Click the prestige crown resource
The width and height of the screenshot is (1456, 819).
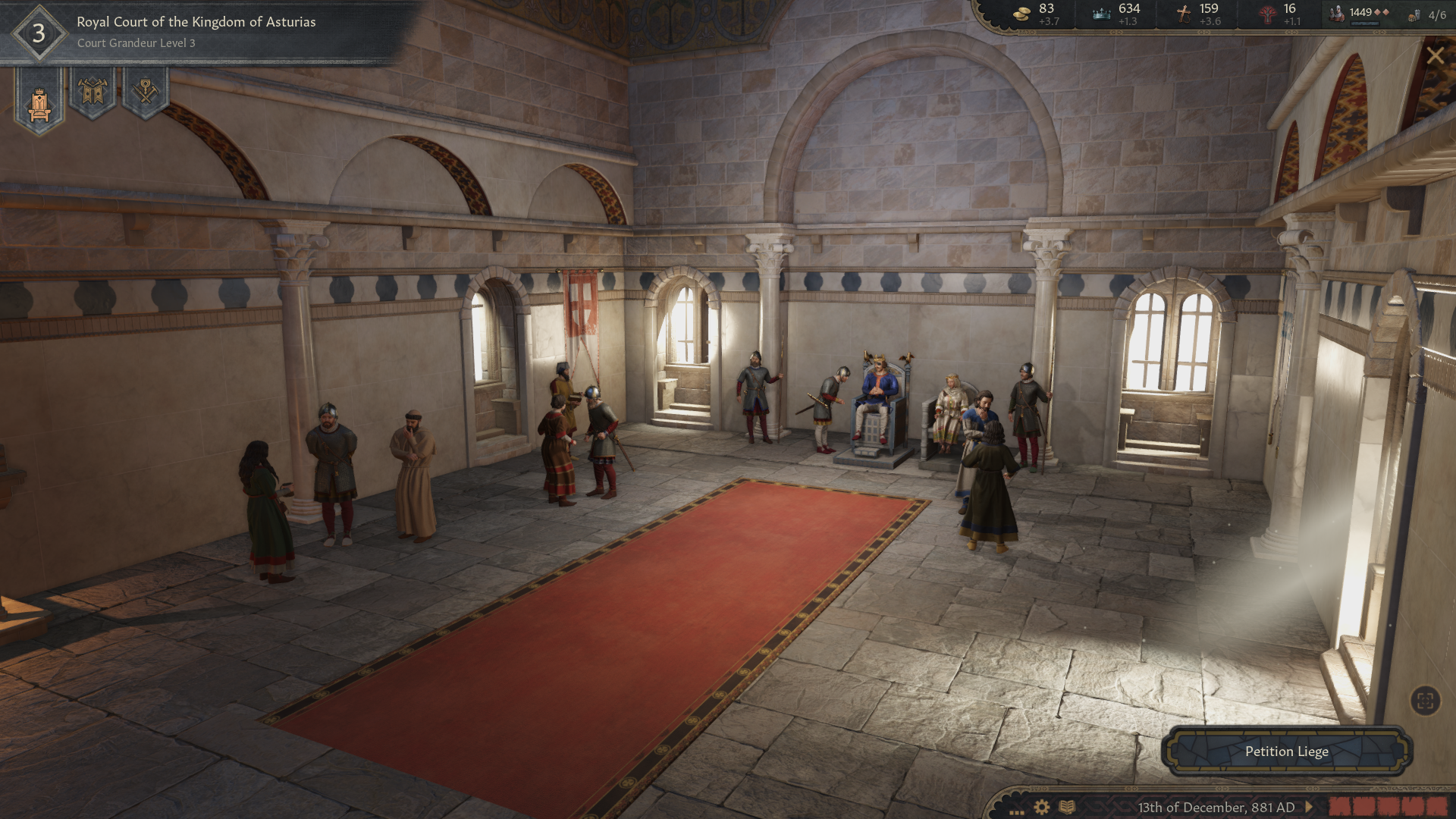(1116, 14)
